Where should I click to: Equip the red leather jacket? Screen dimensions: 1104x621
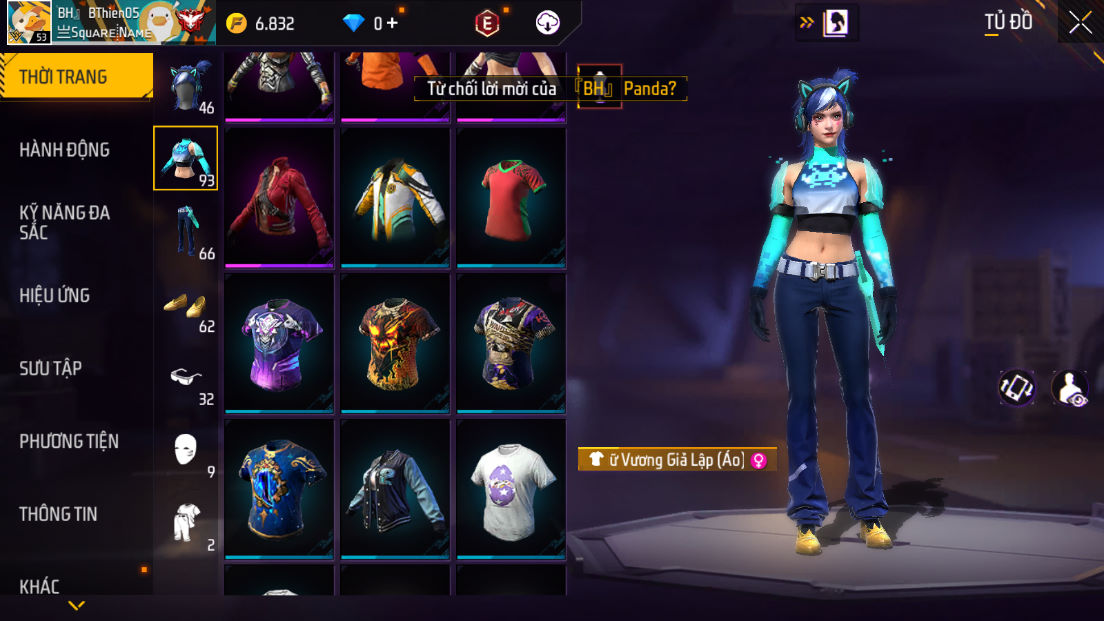(x=279, y=197)
